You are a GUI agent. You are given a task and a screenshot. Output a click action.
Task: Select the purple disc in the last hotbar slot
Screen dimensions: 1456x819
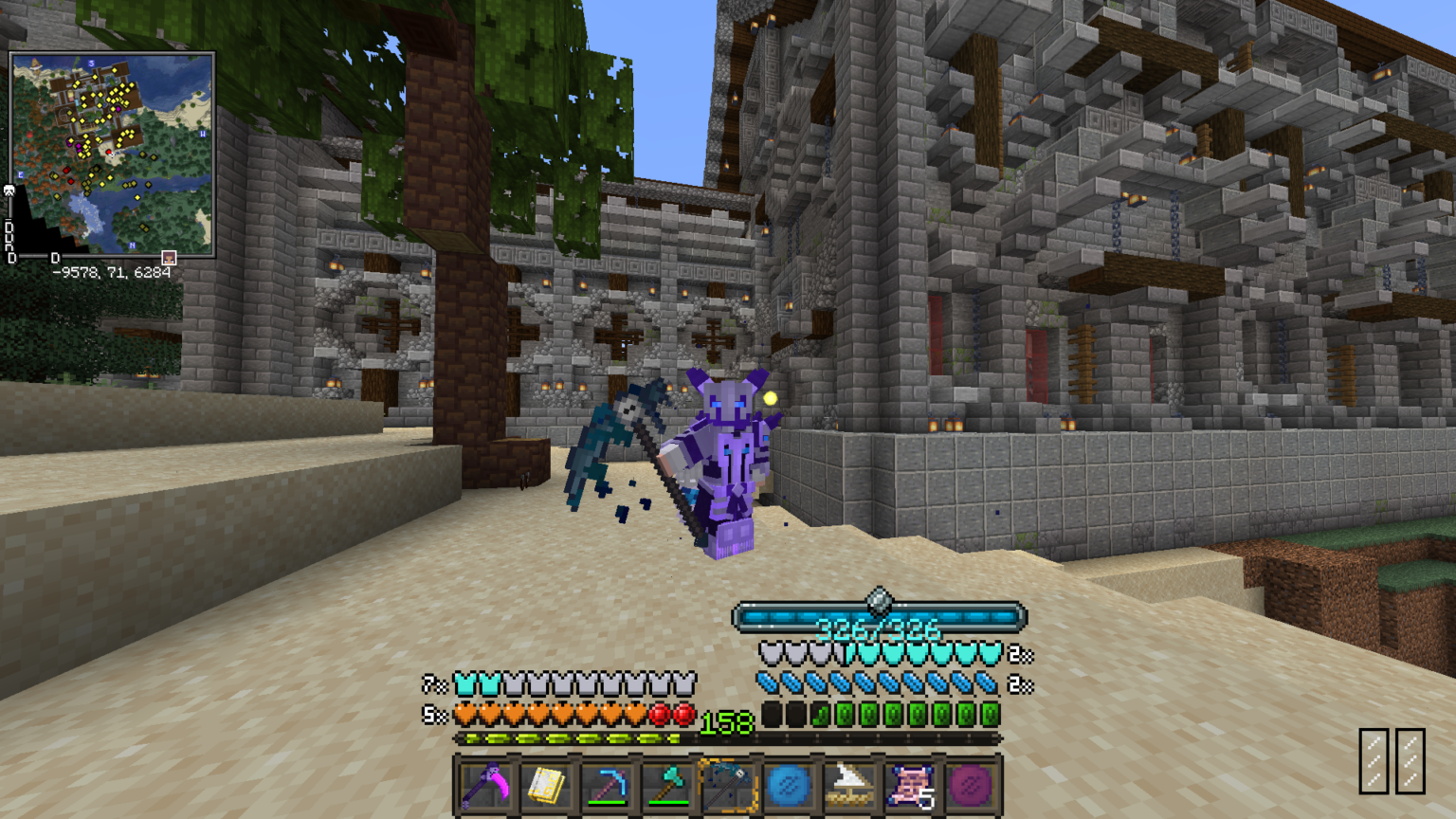971,787
